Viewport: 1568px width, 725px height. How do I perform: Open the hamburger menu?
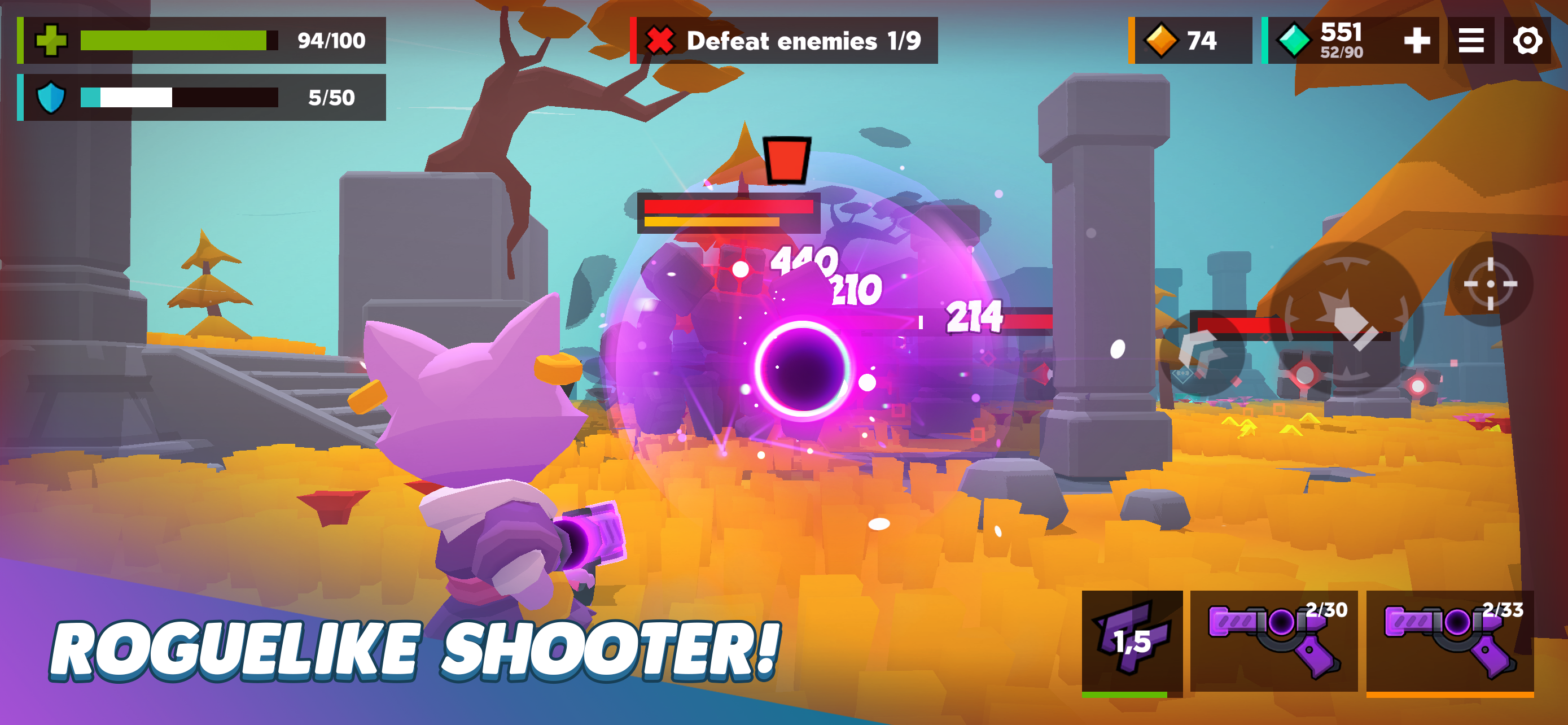click(x=1471, y=40)
